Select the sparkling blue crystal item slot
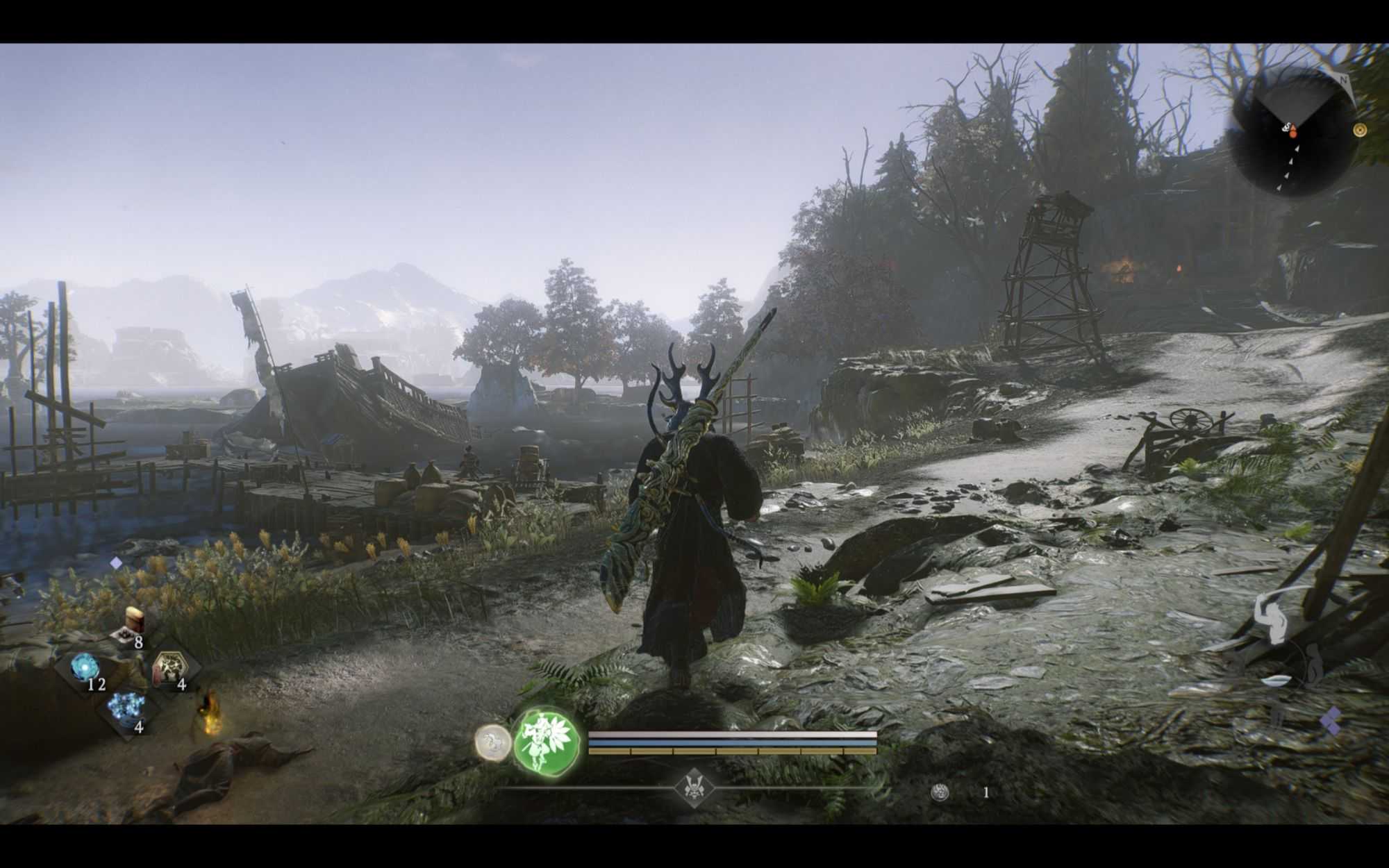1389x868 pixels. pyautogui.click(x=127, y=708)
